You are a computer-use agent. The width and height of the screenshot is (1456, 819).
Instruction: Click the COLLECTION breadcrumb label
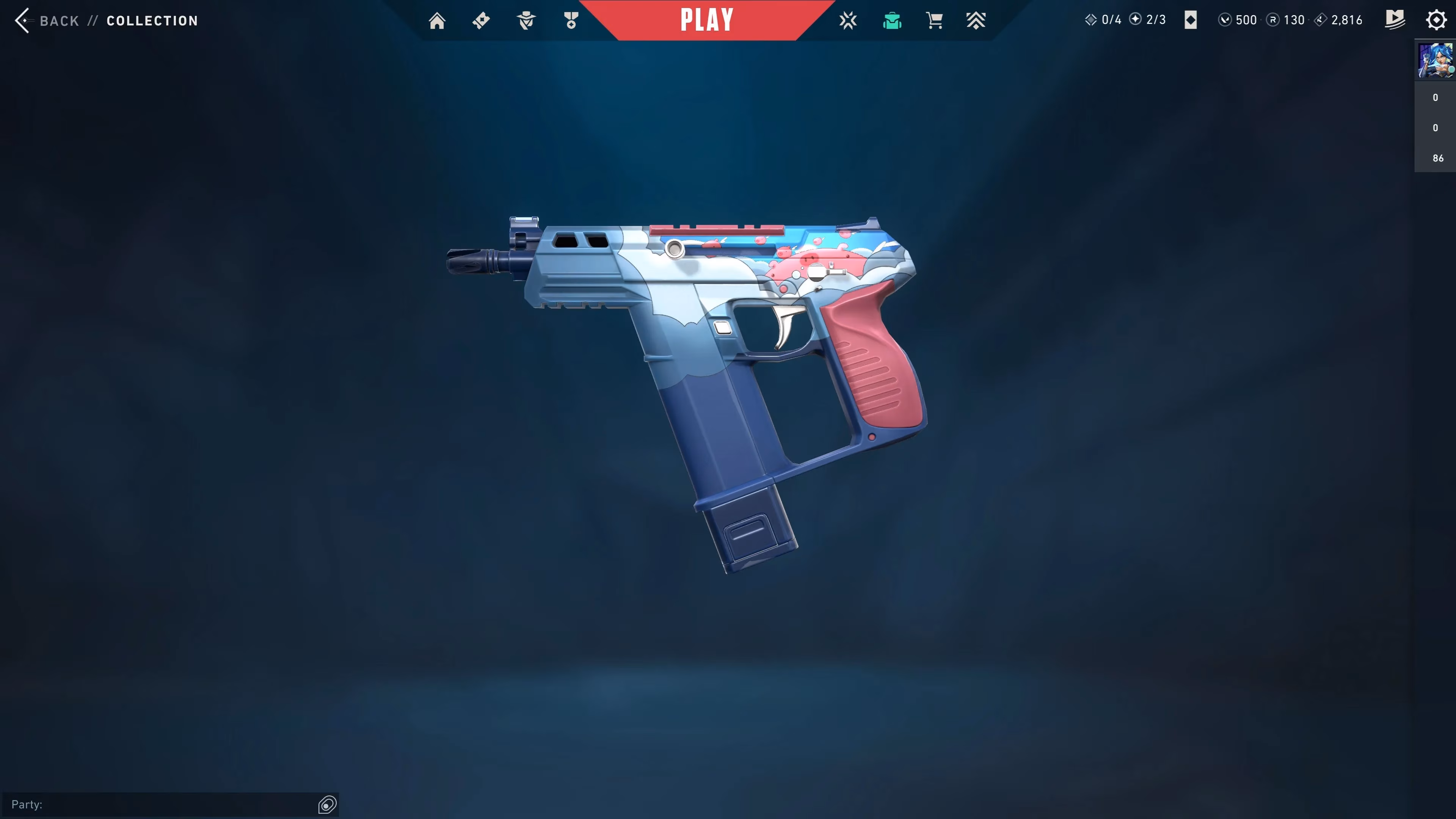152,20
